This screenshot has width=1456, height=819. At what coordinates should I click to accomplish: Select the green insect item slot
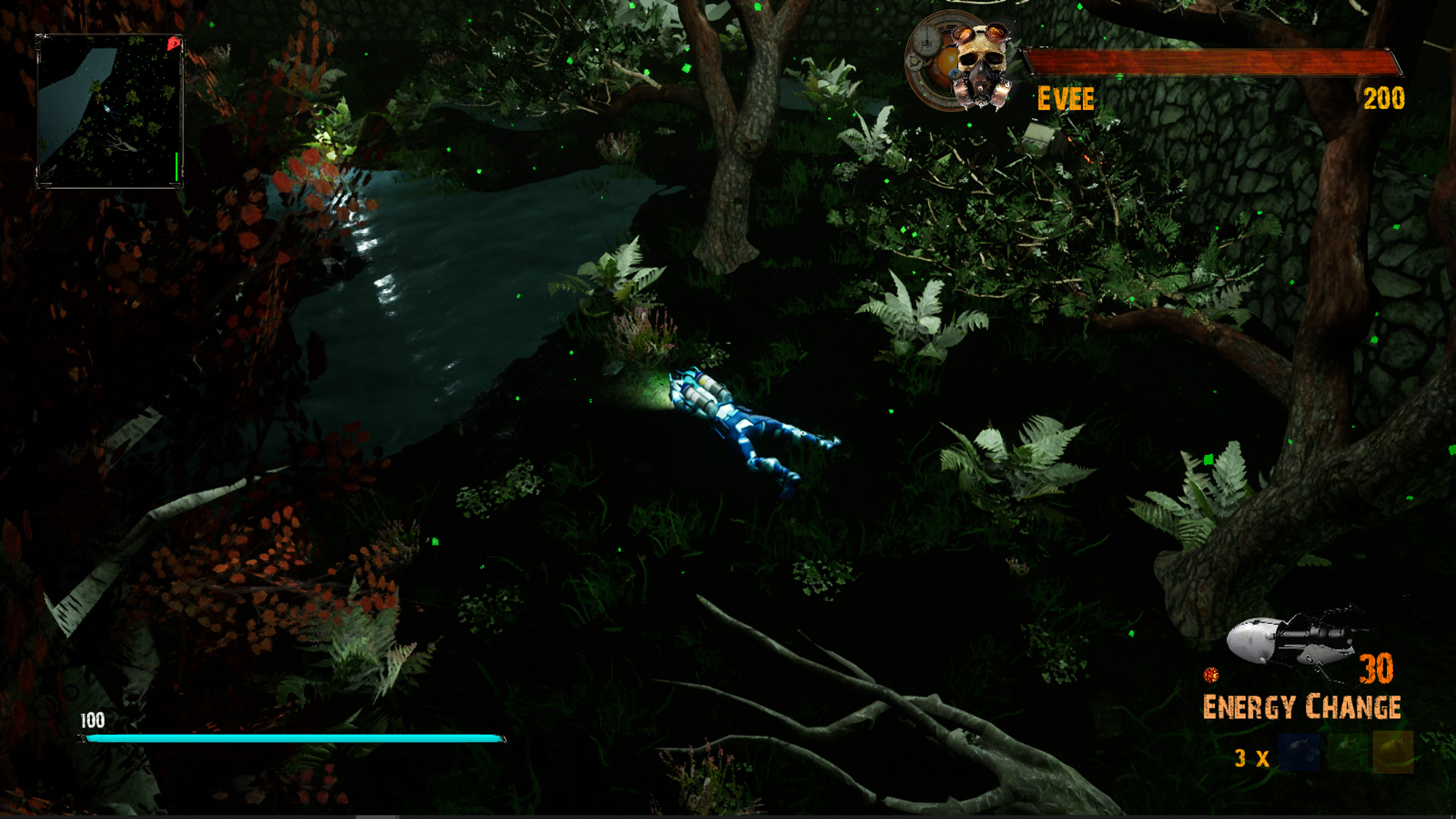[x=1348, y=753]
